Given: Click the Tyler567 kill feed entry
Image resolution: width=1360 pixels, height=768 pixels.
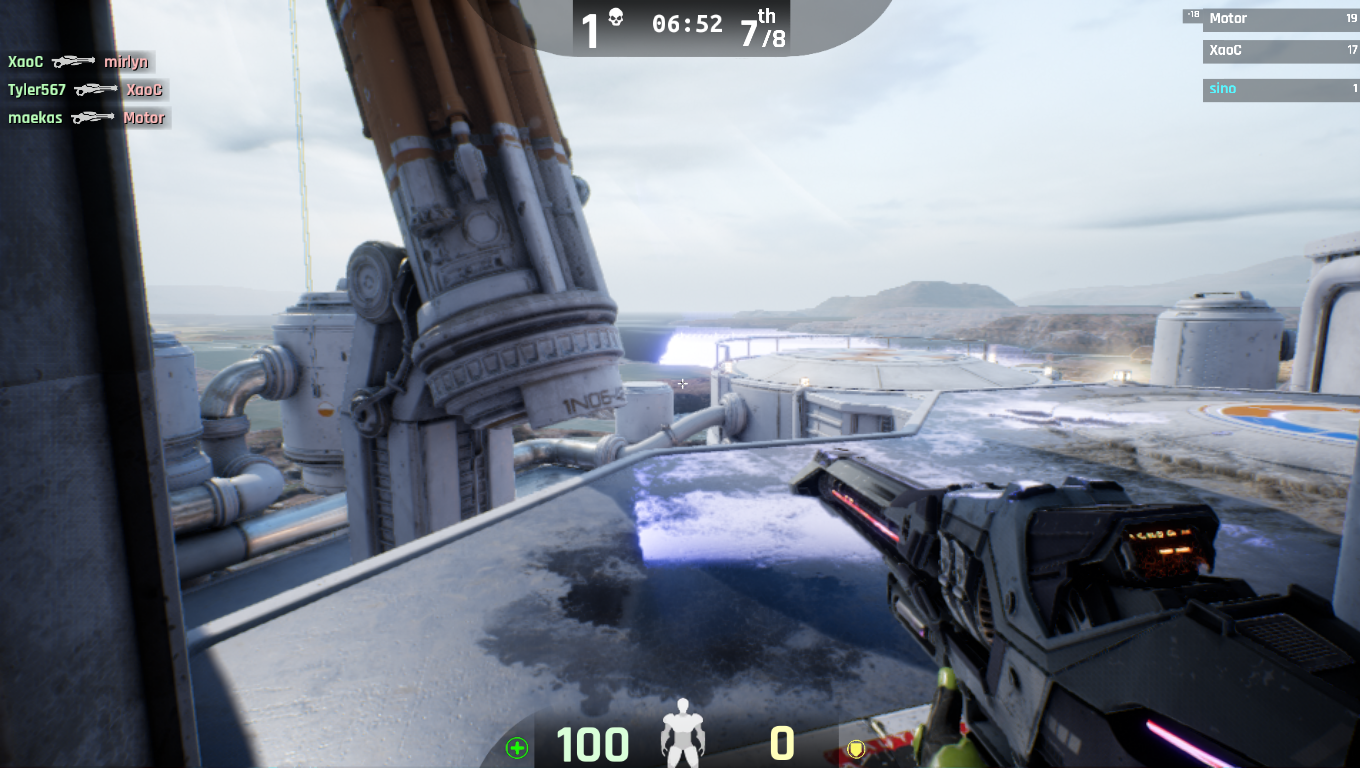Looking at the screenshot, I should coord(86,90).
